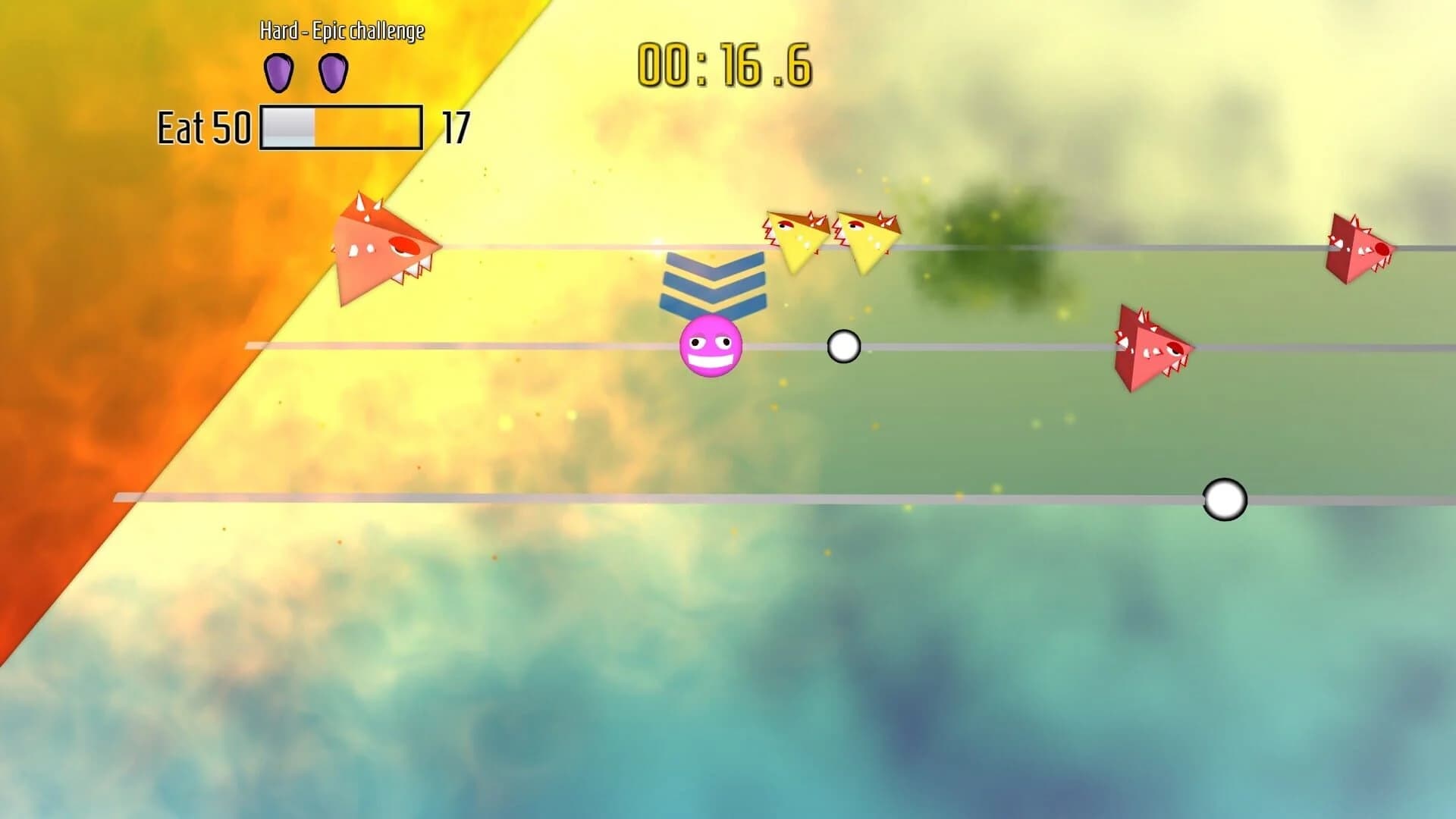1456x819 pixels.
Task: Expand the Hard - Epic challenge label
Action: [x=340, y=33]
